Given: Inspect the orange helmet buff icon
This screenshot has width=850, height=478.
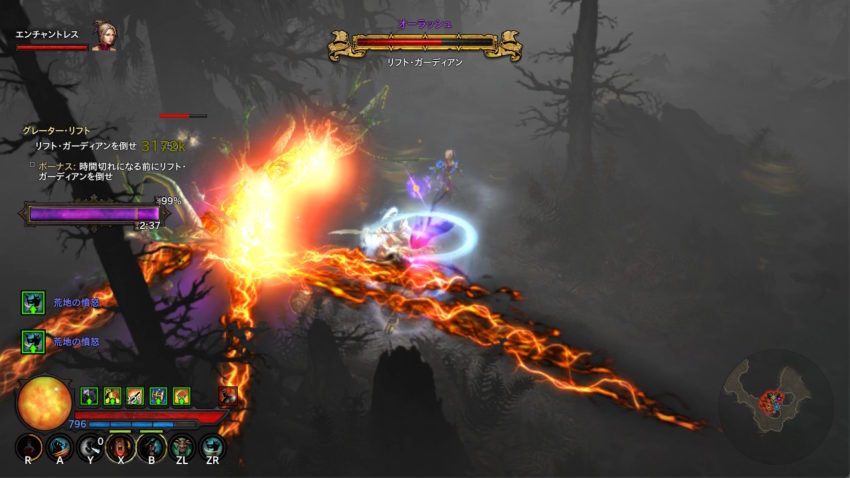Looking at the screenshot, I should coord(181,396).
